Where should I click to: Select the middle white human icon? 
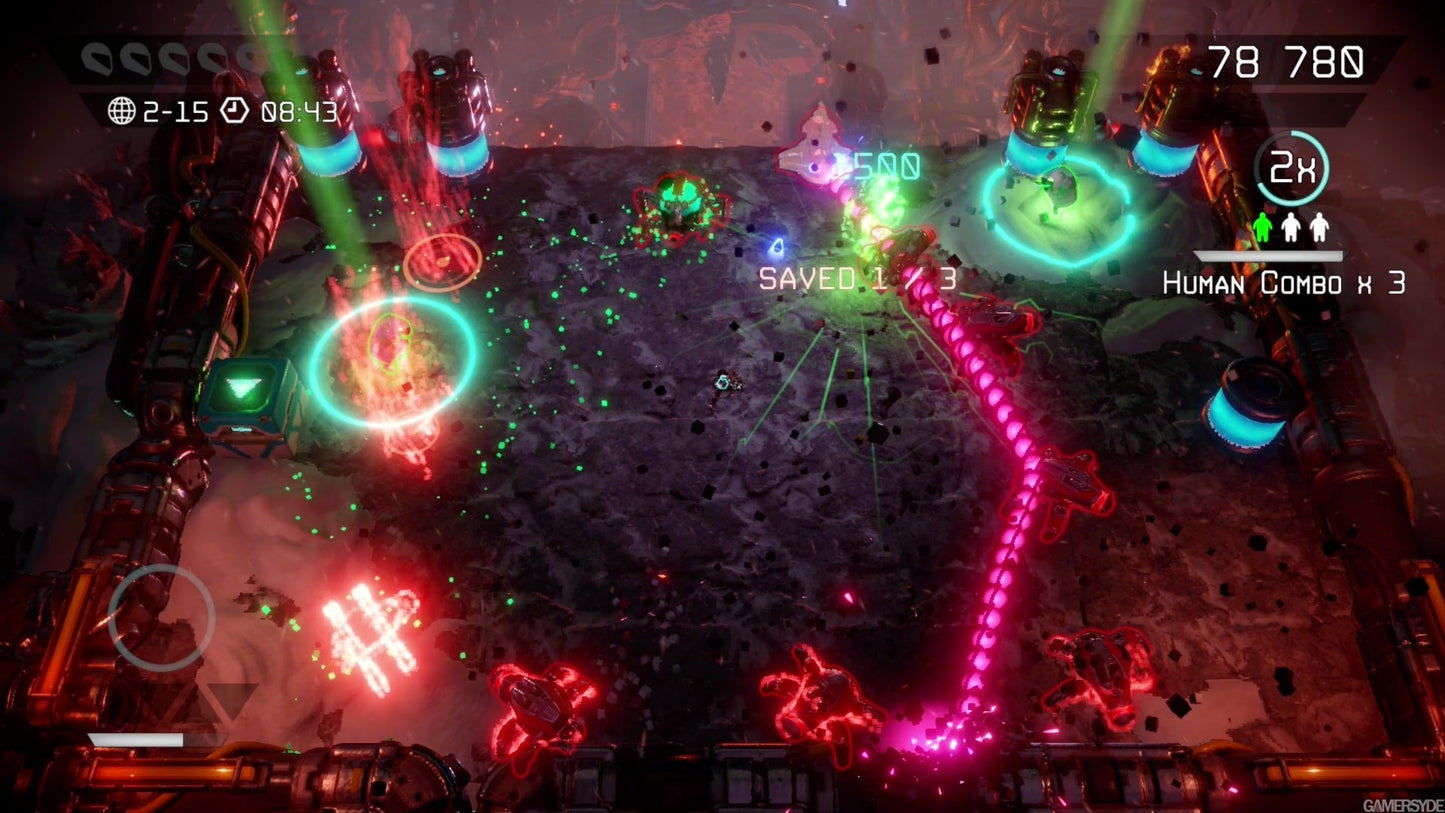(1291, 227)
